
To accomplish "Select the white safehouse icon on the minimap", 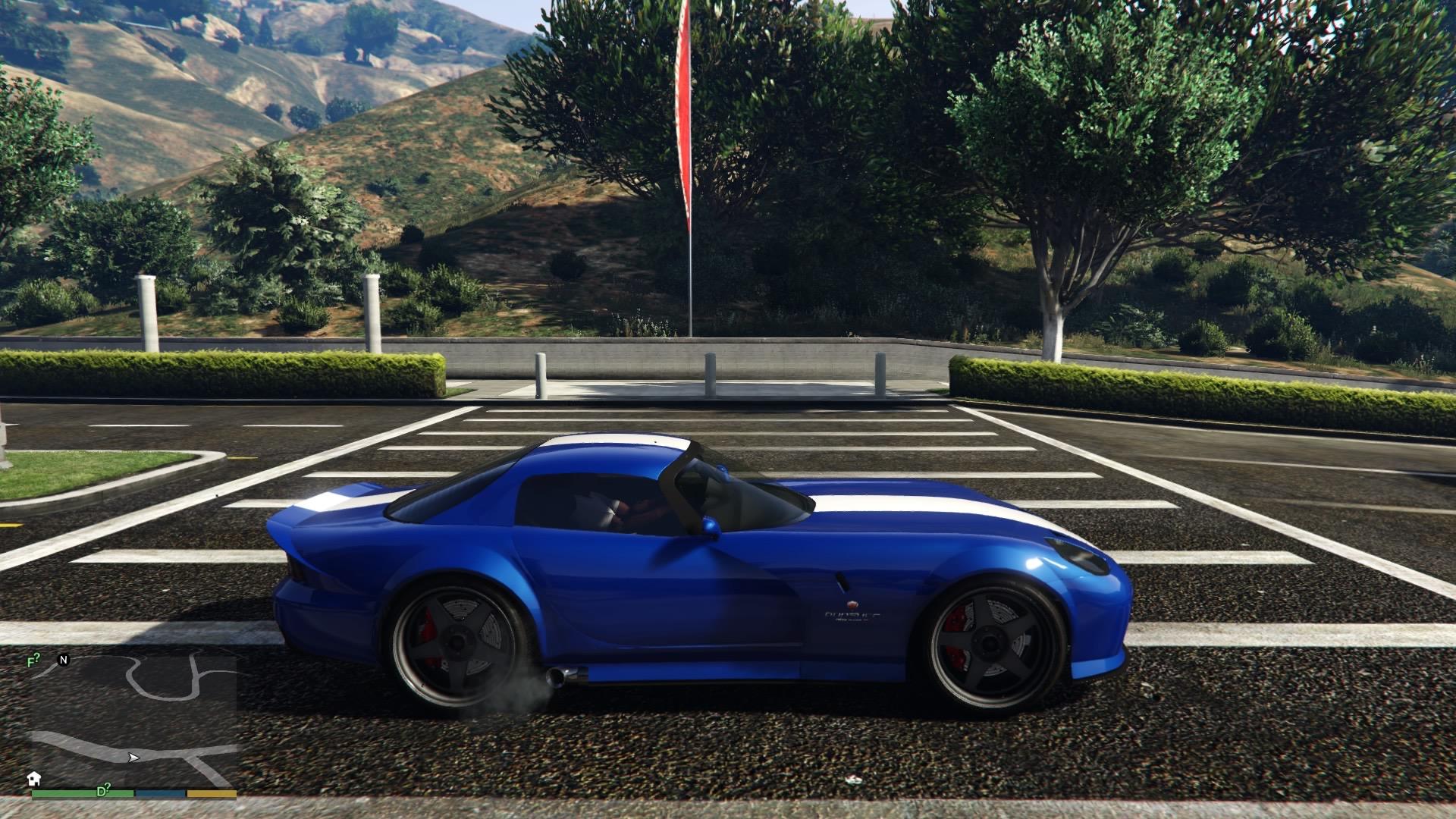I will [x=34, y=779].
